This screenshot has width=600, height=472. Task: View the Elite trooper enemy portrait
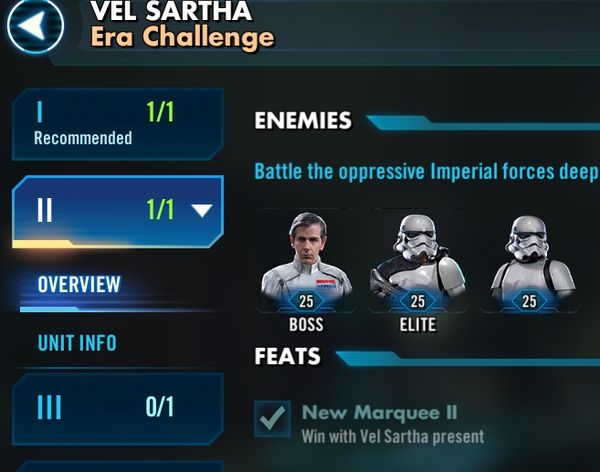[x=417, y=260]
